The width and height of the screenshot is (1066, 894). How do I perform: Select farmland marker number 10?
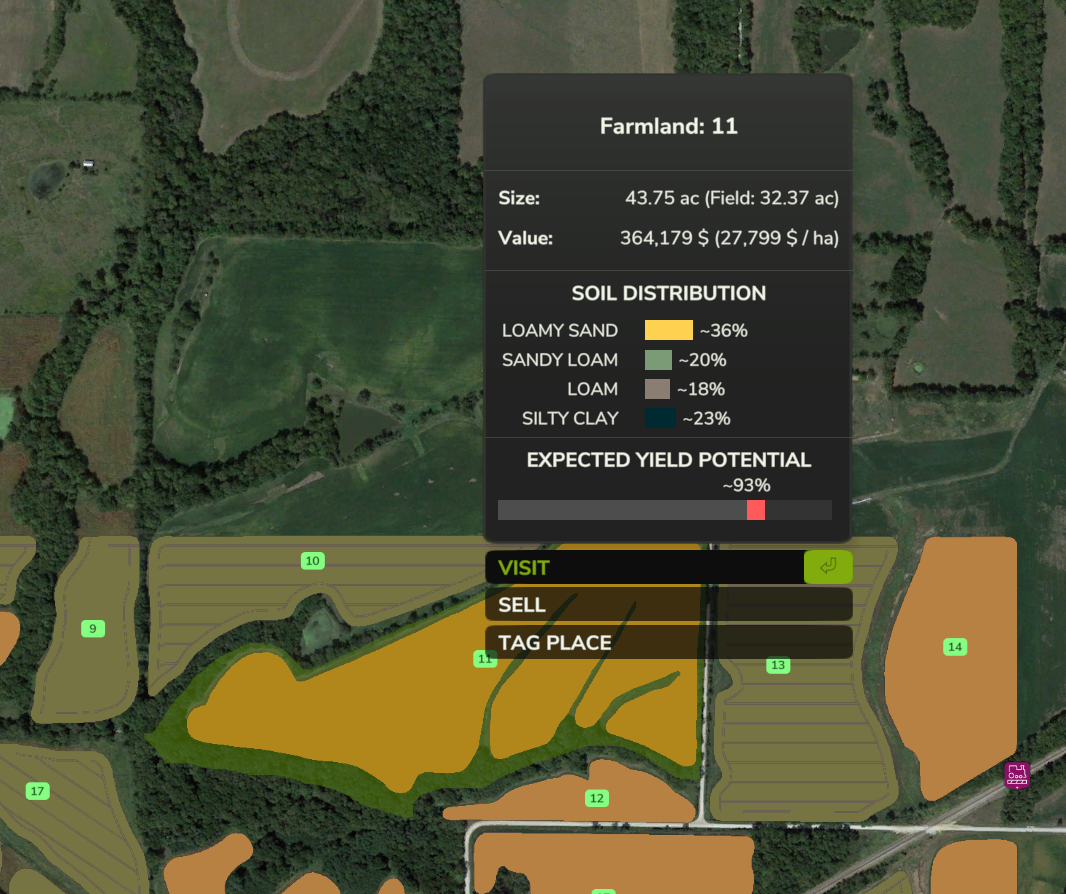313,561
